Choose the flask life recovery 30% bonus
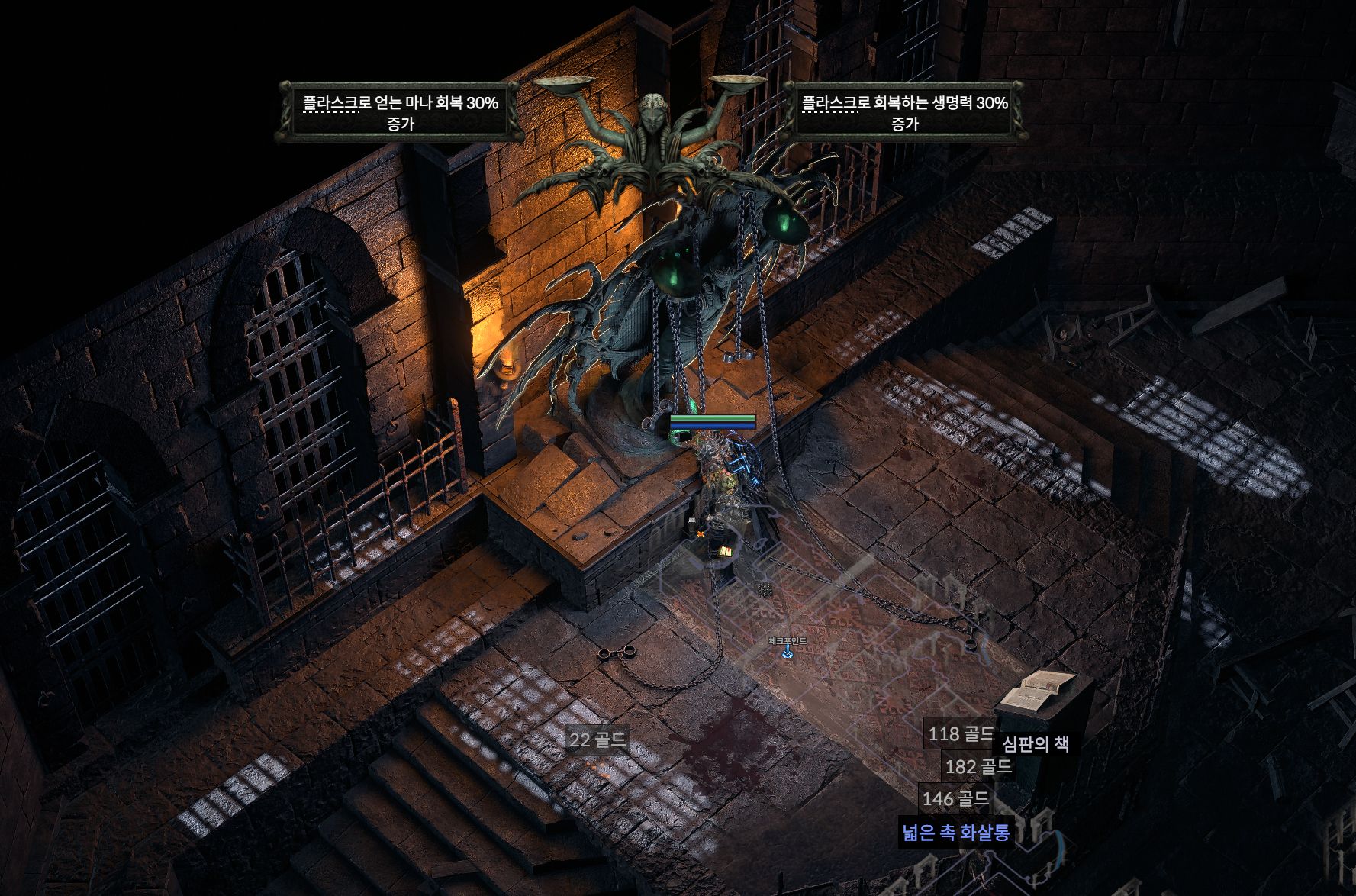This screenshot has width=1356, height=896. (x=904, y=112)
